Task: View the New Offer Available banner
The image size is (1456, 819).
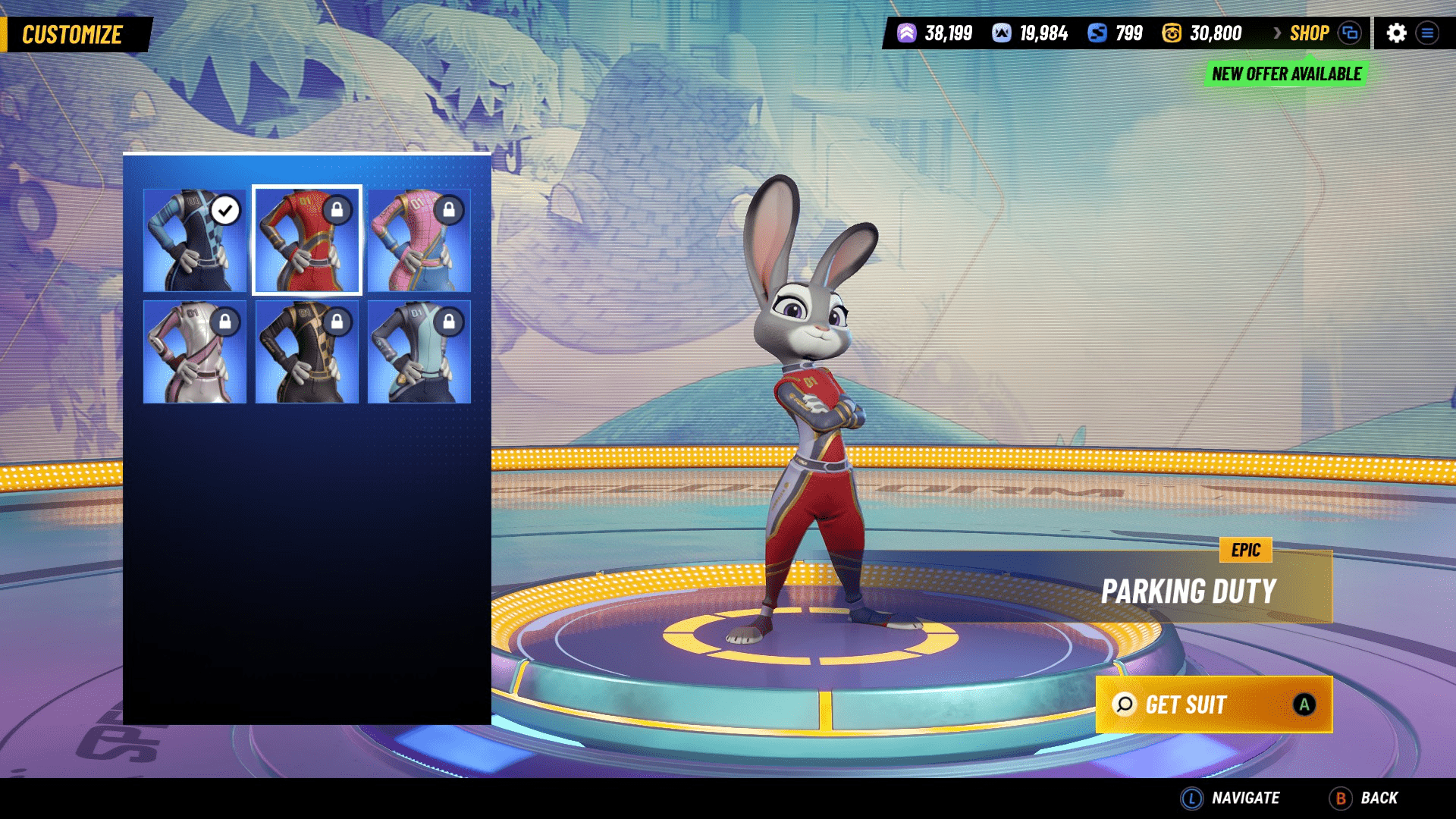Action: point(1286,74)
